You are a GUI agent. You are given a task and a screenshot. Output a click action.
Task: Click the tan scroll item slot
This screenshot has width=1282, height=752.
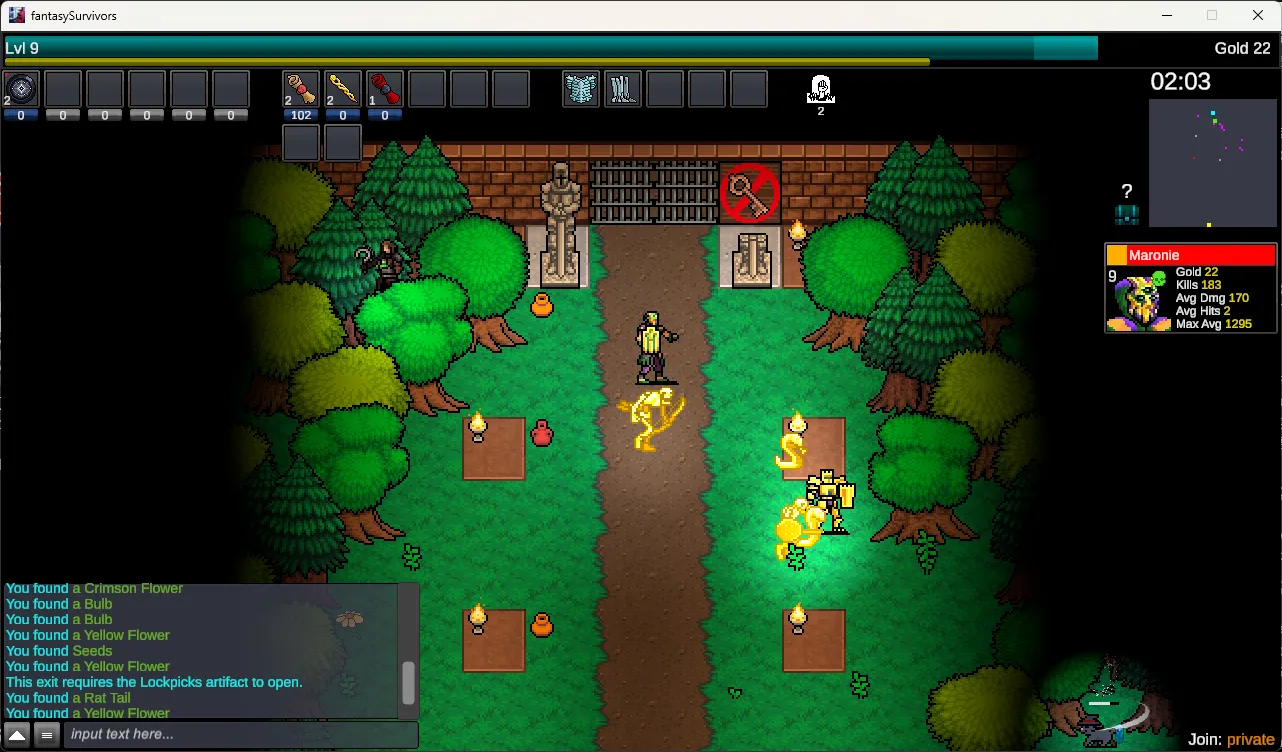[301, 90]
